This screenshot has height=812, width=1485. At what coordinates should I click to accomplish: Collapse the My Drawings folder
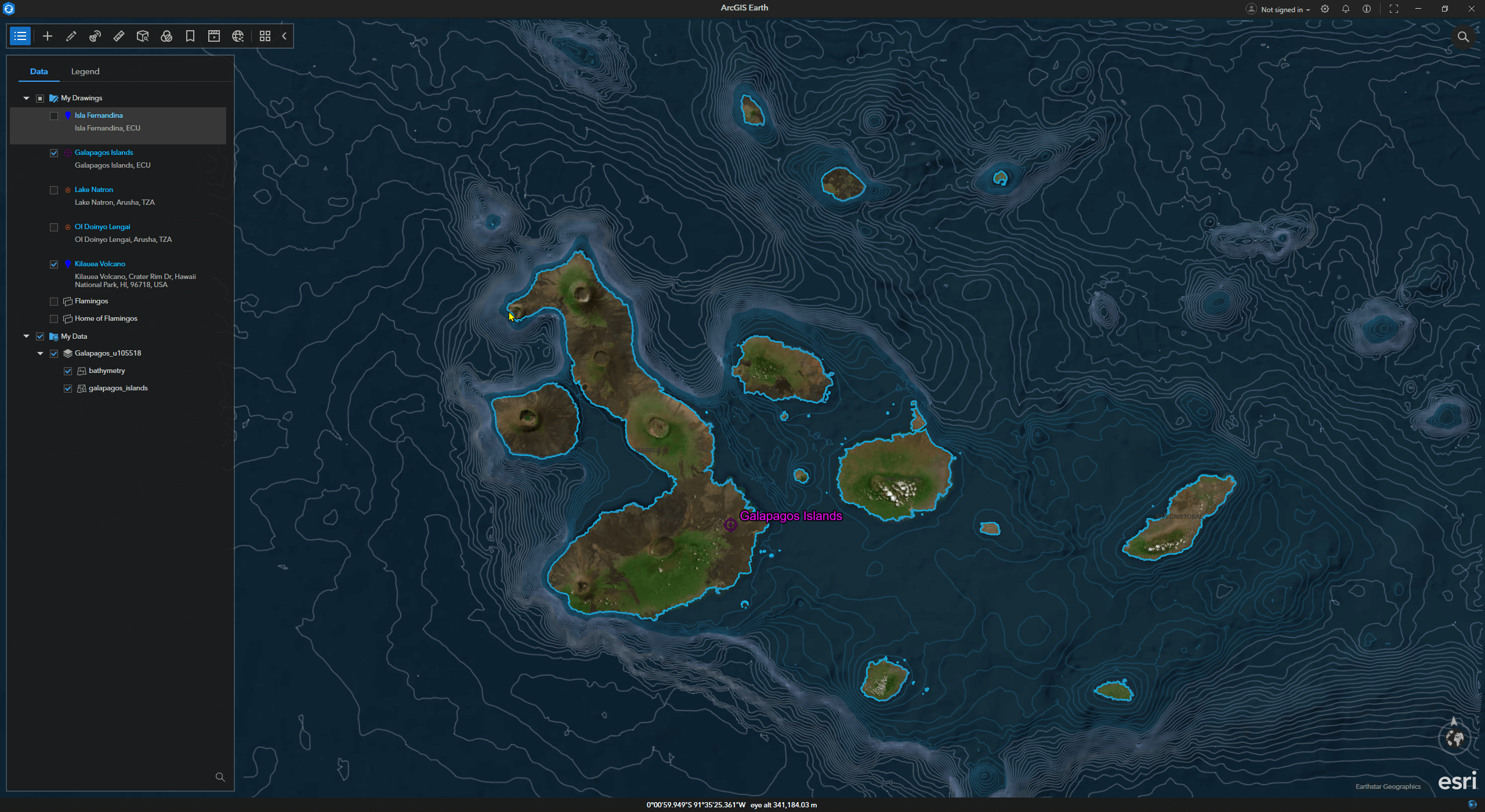coord(26,98)
